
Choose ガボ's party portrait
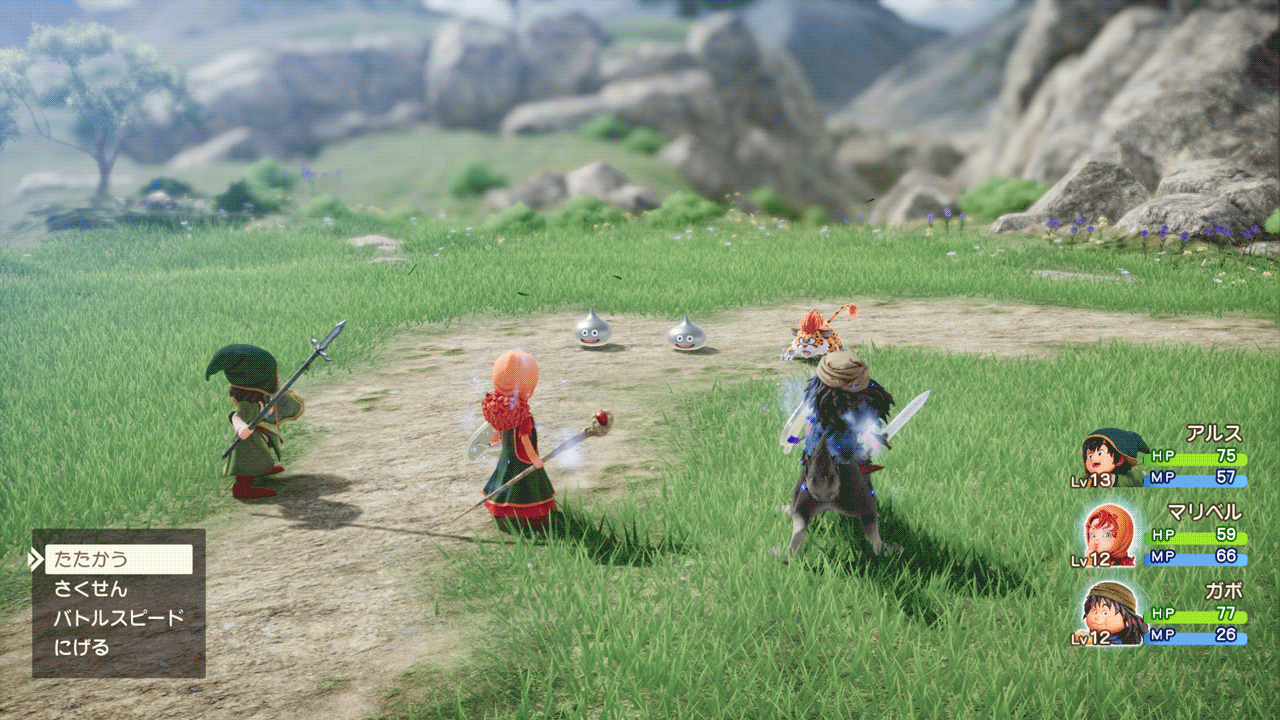click(x=1112, y=611)
